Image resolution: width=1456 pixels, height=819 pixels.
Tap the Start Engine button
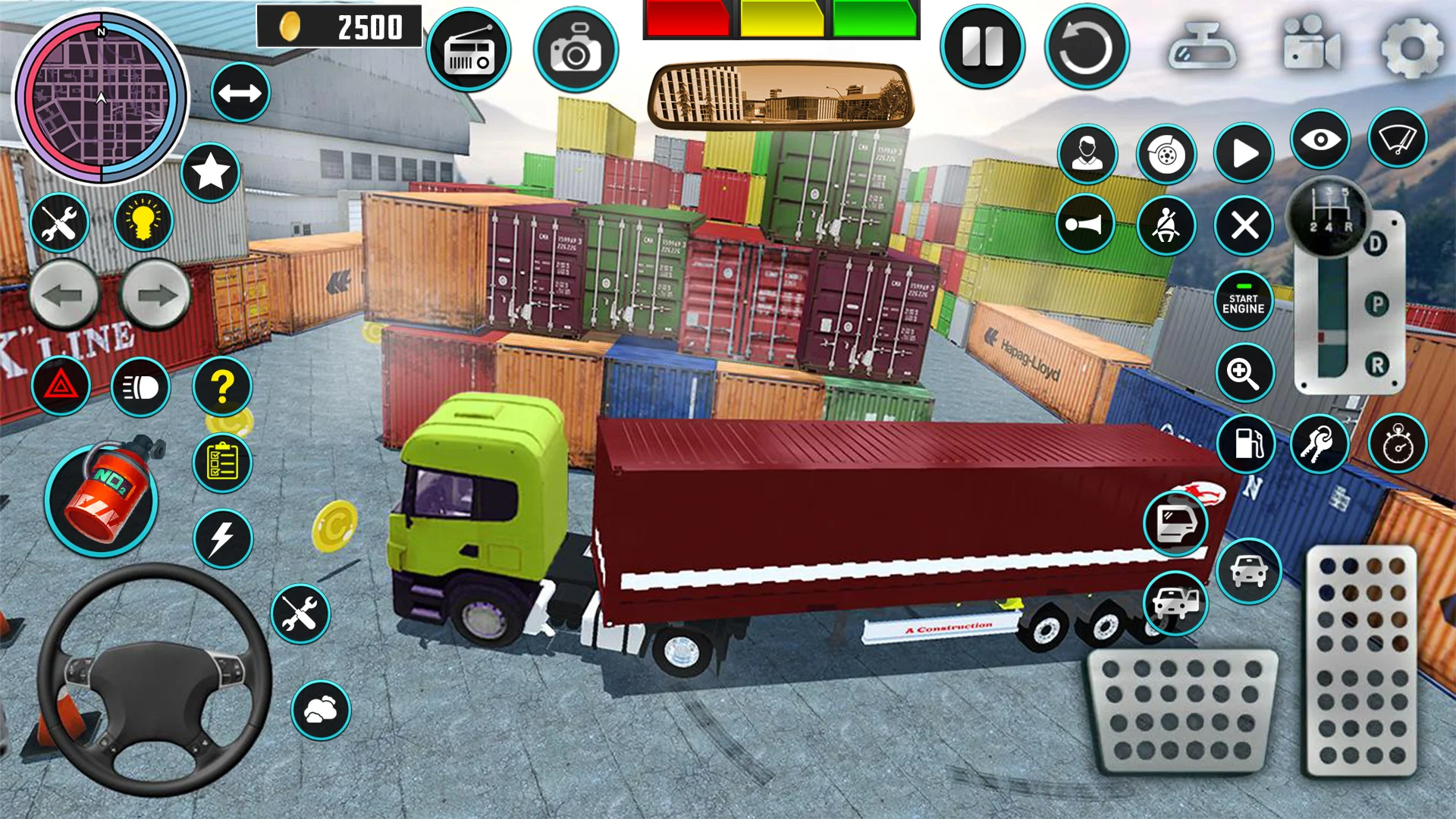[x=1243, y=303]
